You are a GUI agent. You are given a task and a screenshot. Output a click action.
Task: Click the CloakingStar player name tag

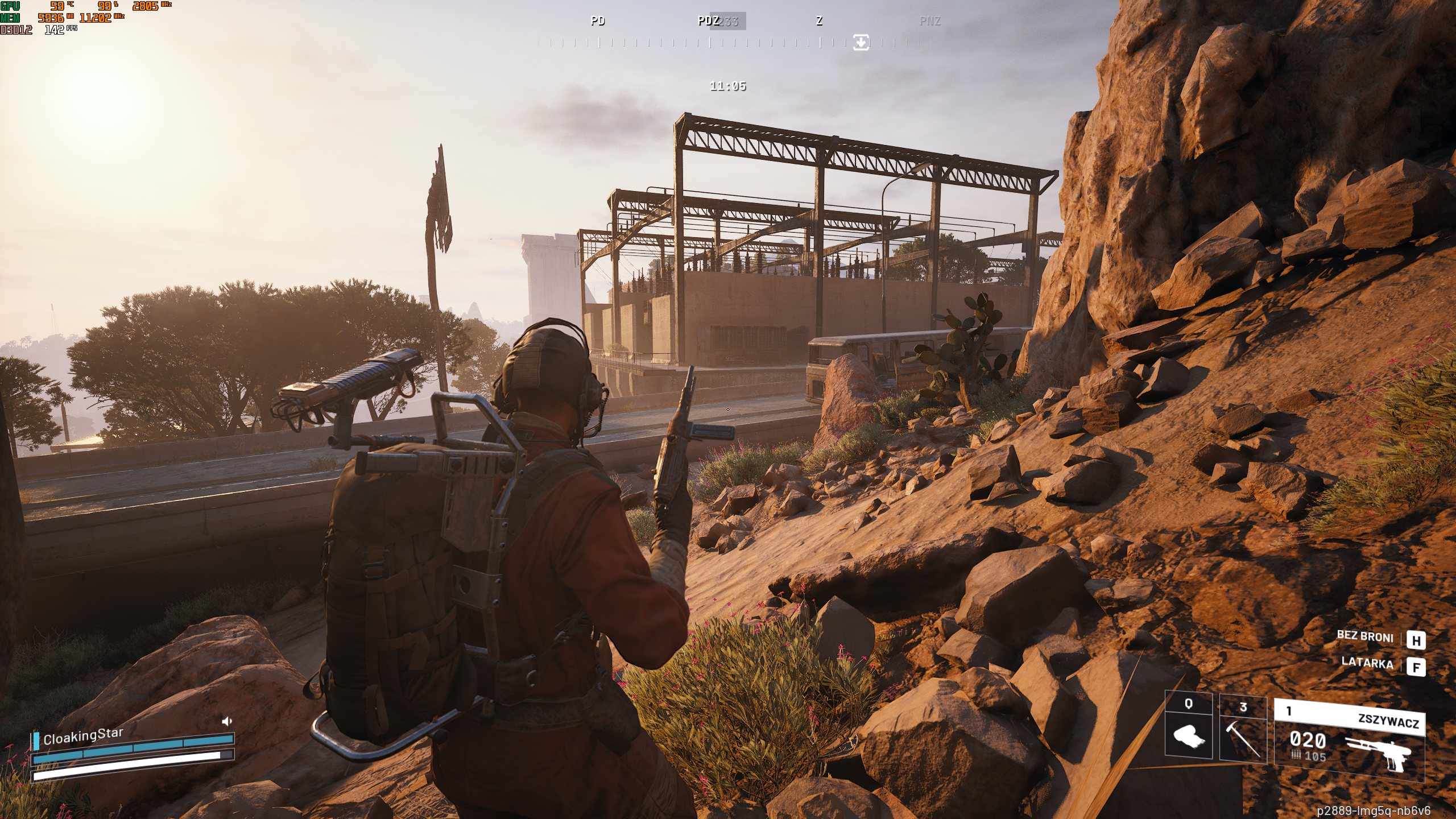(x=83, y=736)
